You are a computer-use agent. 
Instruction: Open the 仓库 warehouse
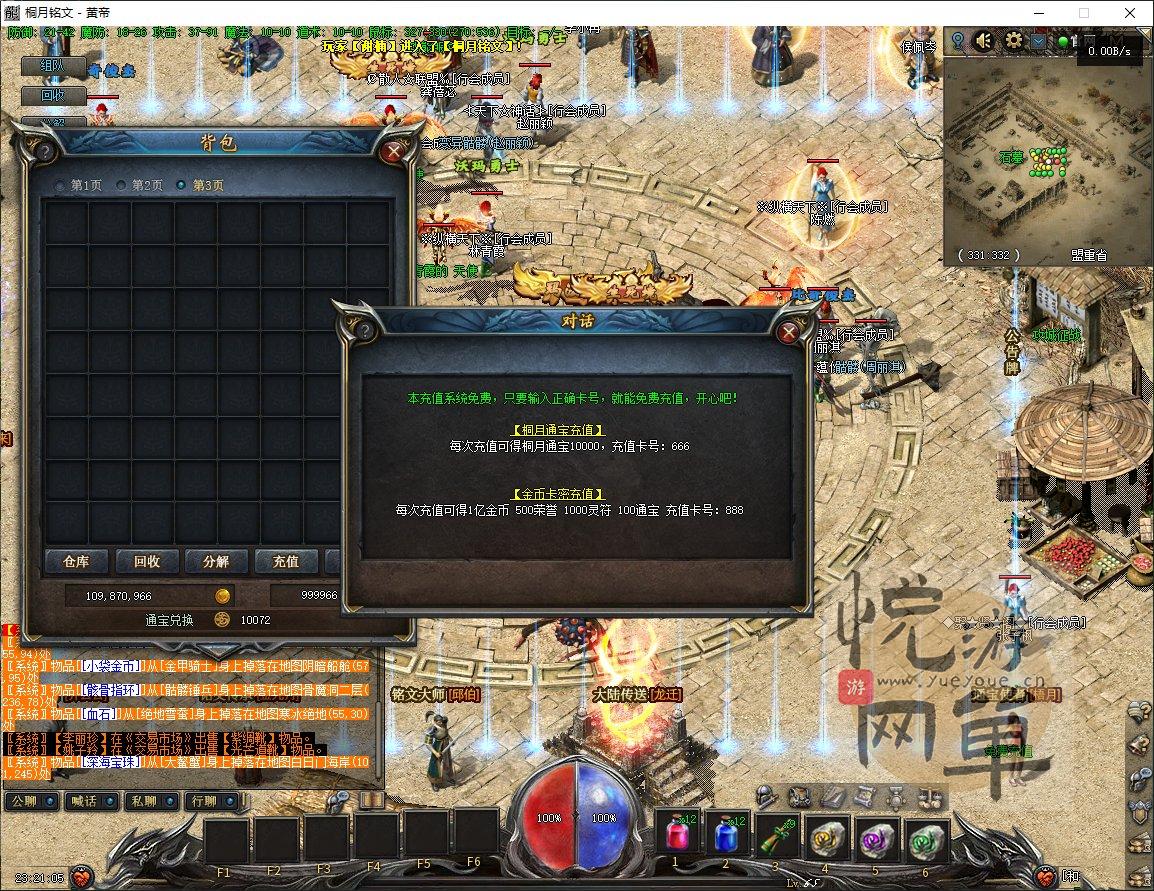pyautogui.click(x=76, y=561)
